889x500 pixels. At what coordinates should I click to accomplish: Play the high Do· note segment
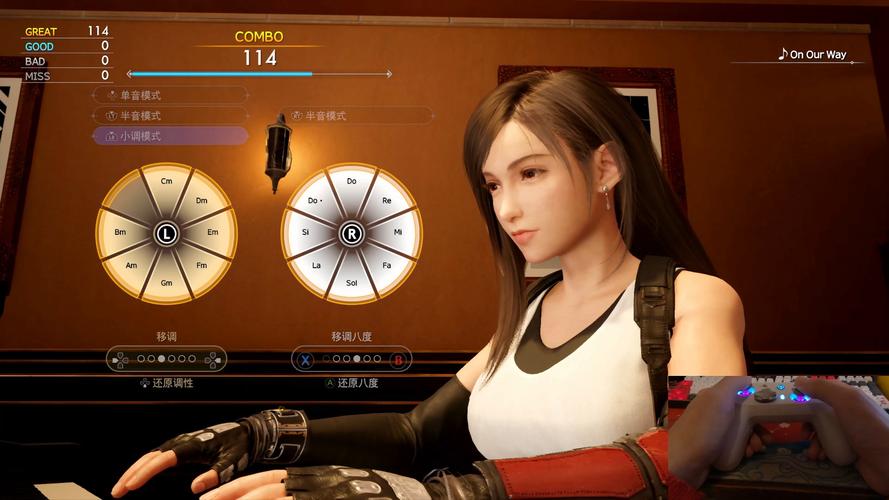pos(315,200)
